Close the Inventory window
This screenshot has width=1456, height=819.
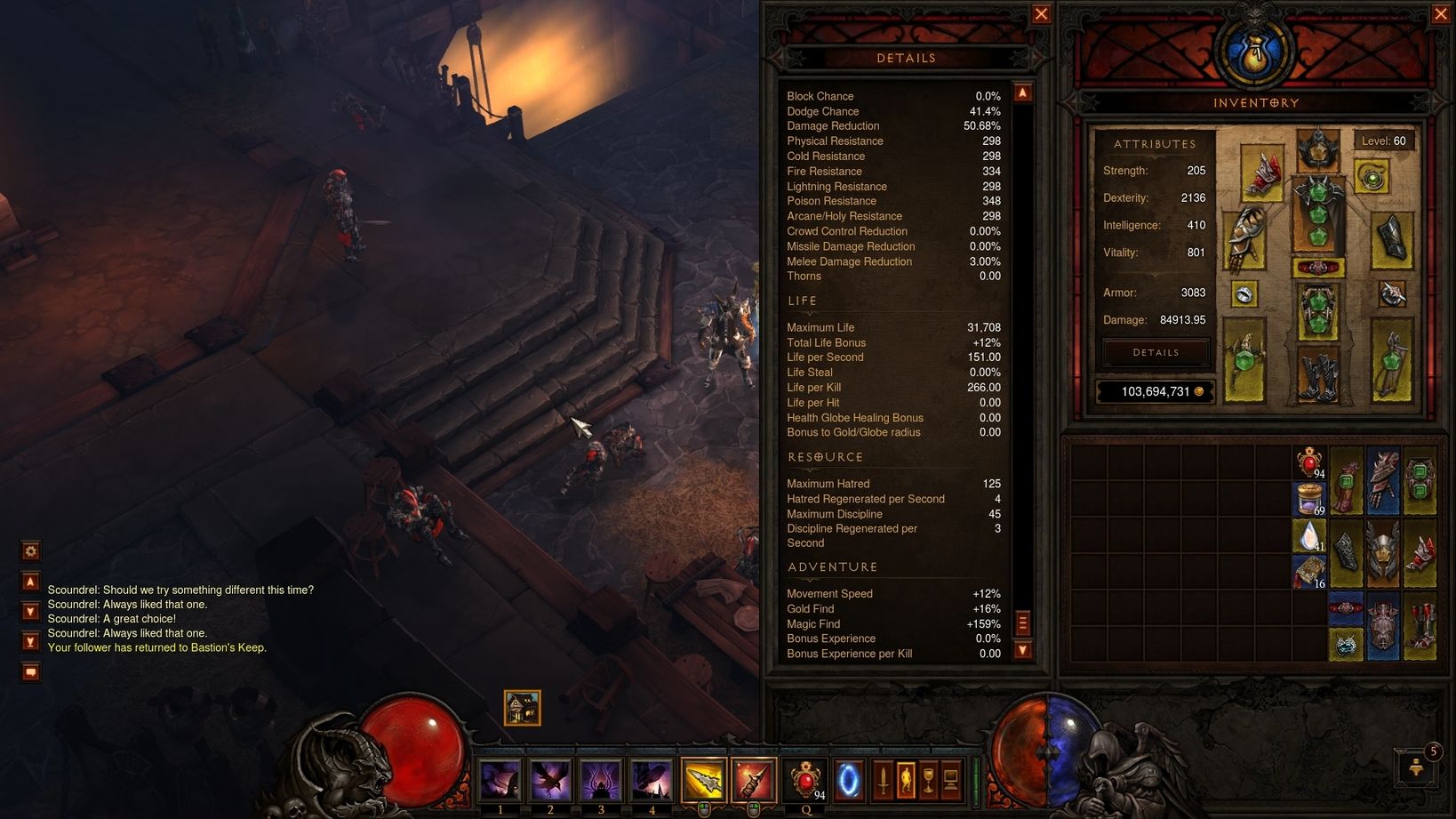(1441, 14)
